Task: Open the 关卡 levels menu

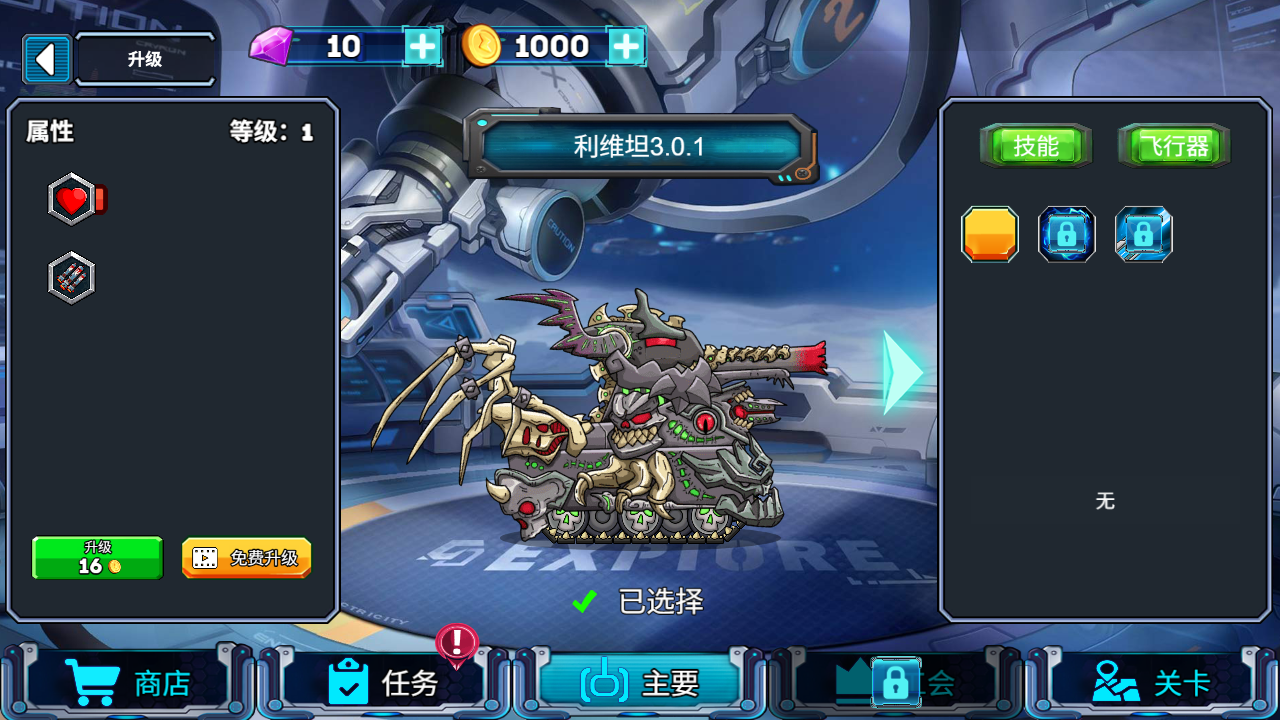Action: click(1151, 683)
